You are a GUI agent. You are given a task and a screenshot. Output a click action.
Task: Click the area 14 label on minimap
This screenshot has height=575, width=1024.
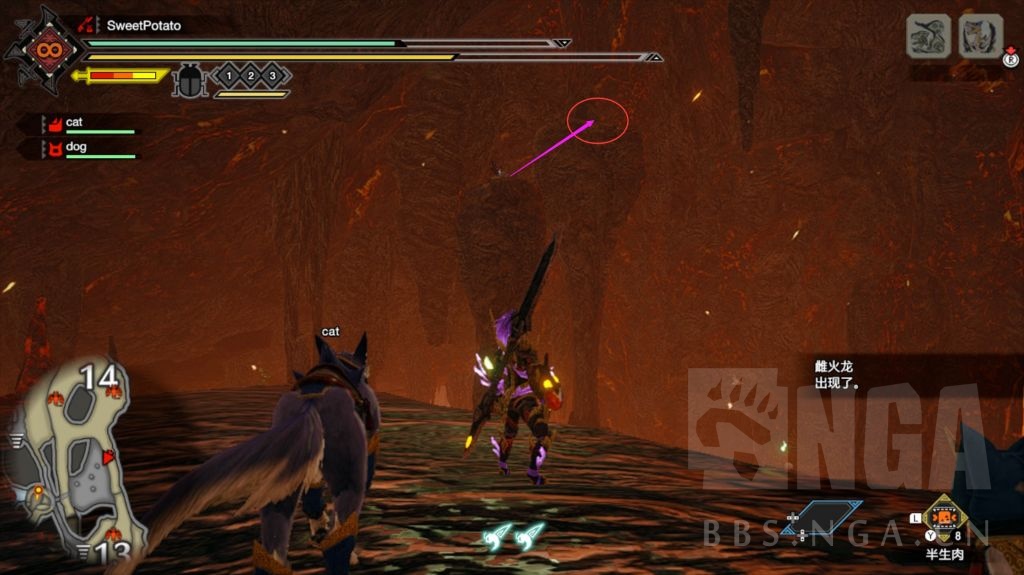point(99,377)
